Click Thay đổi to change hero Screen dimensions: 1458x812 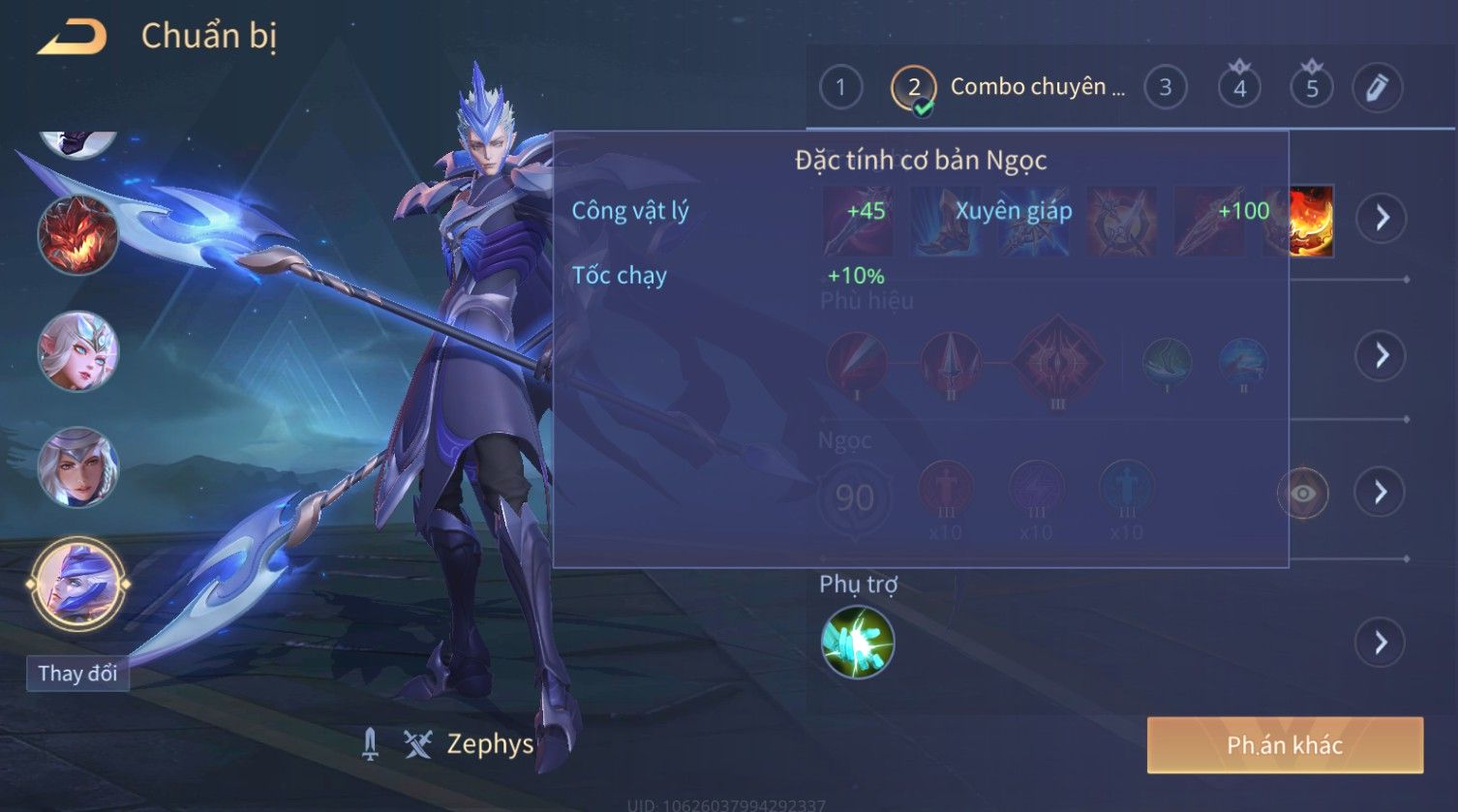77,674
